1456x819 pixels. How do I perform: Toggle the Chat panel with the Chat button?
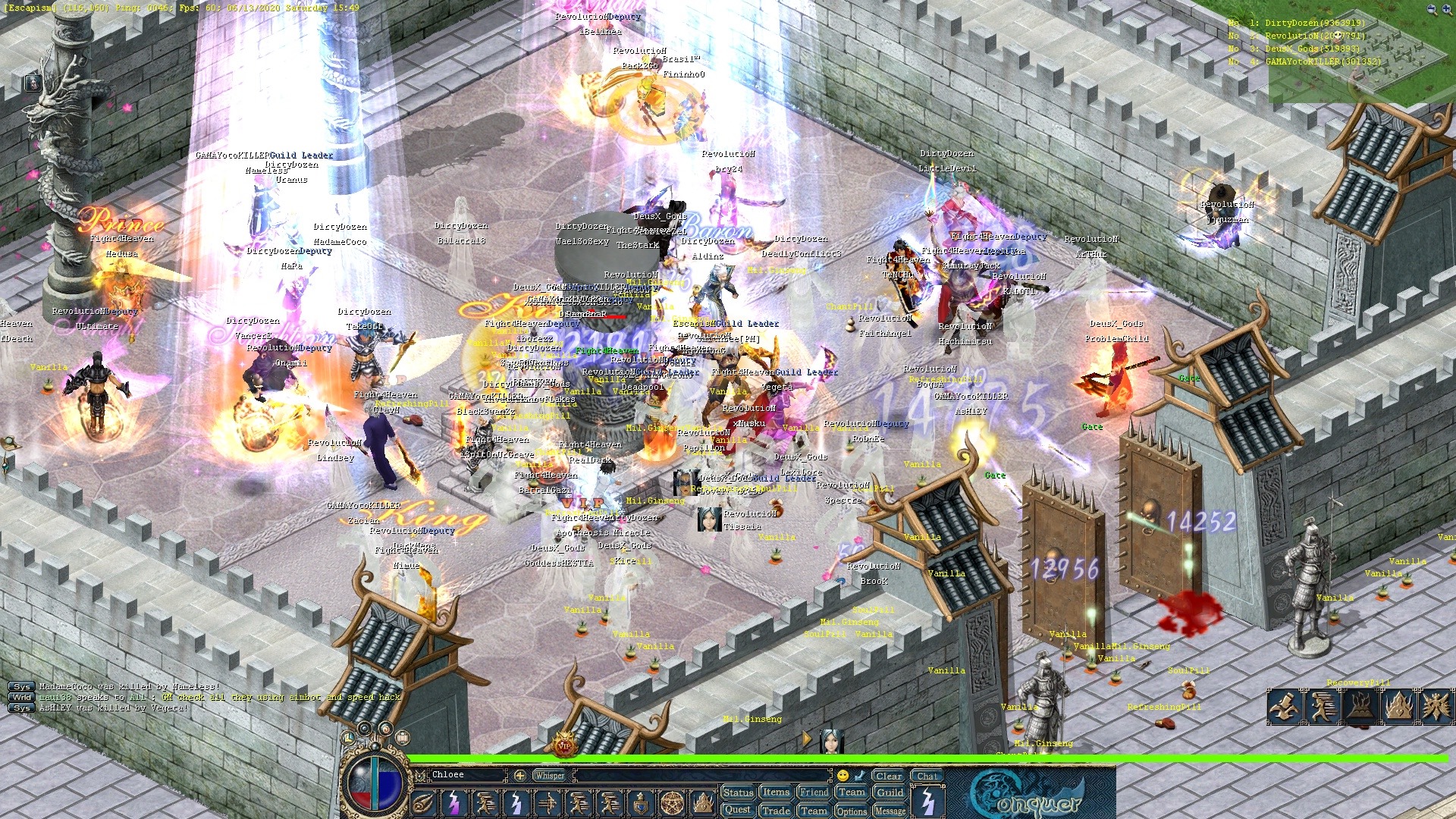click(928, 776)
